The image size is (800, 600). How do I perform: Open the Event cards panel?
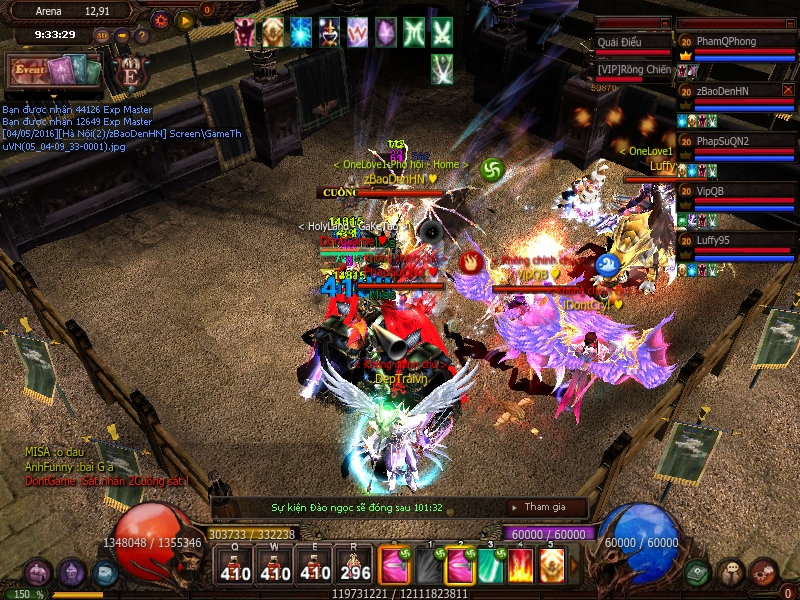pos(55,72)
